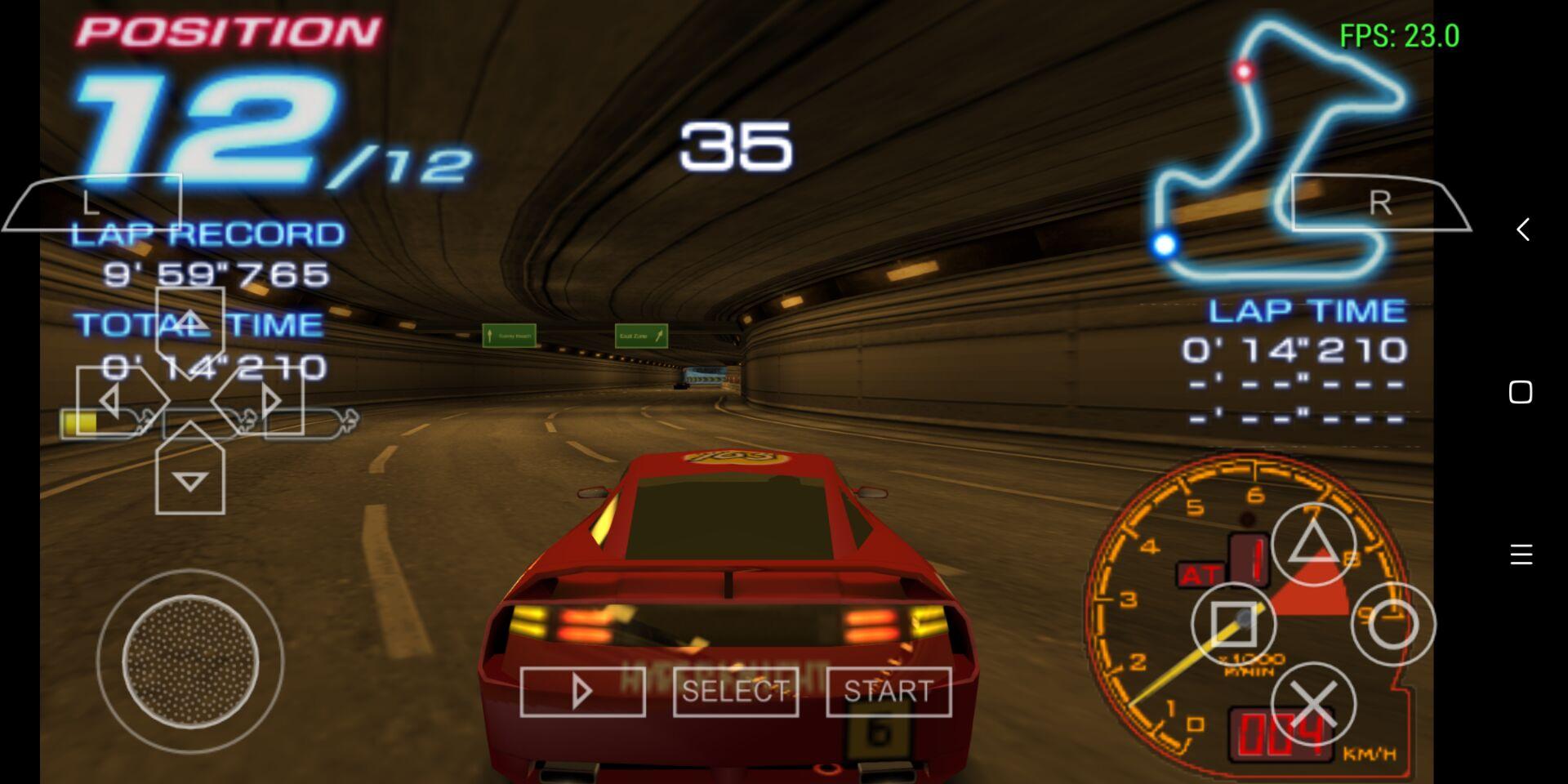
Task: Tap the R shoulder button
Action: pyautogui.click(x=1379, y=203)
